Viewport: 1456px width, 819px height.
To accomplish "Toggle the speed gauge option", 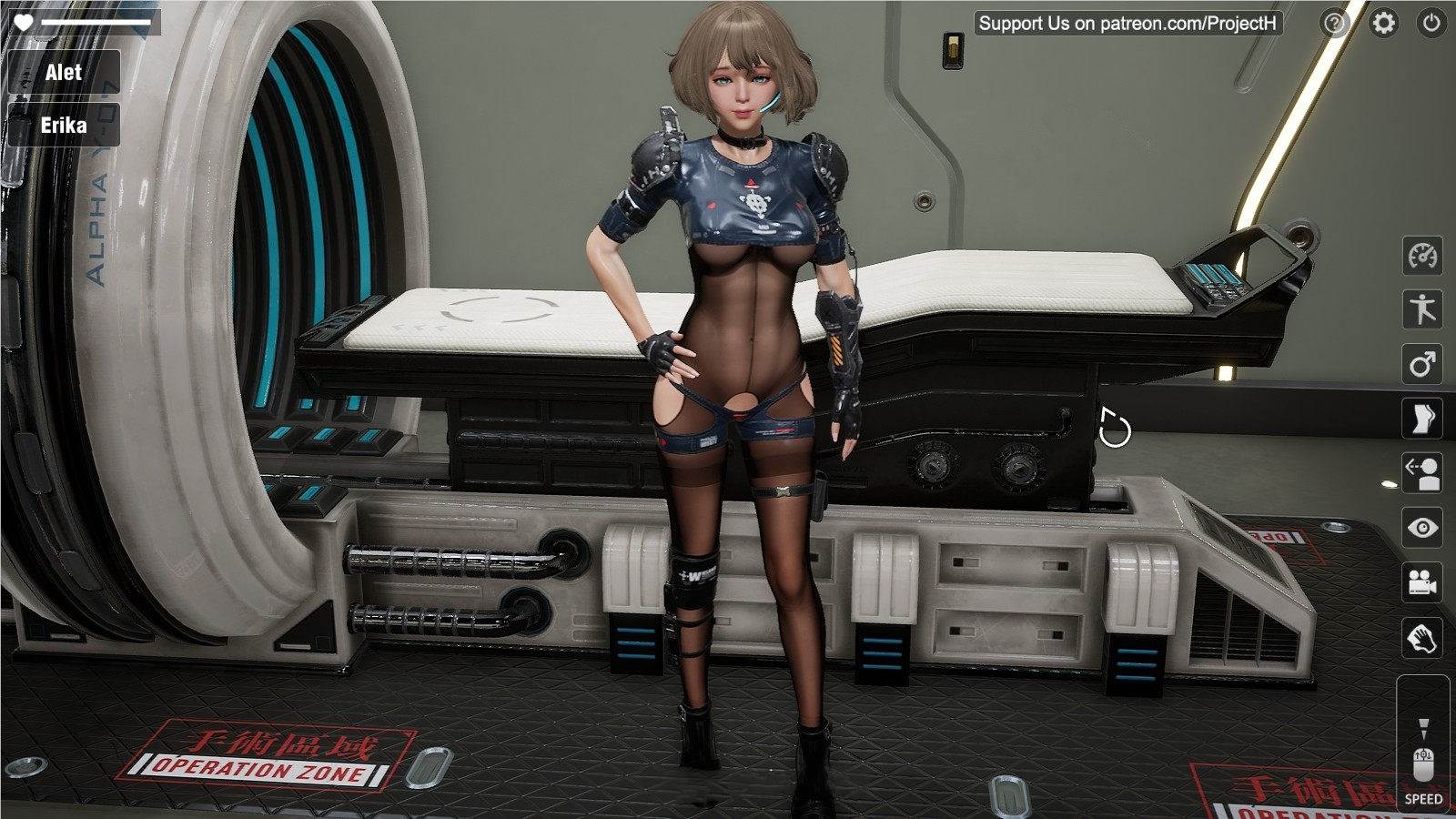I will pos(1424,258).
